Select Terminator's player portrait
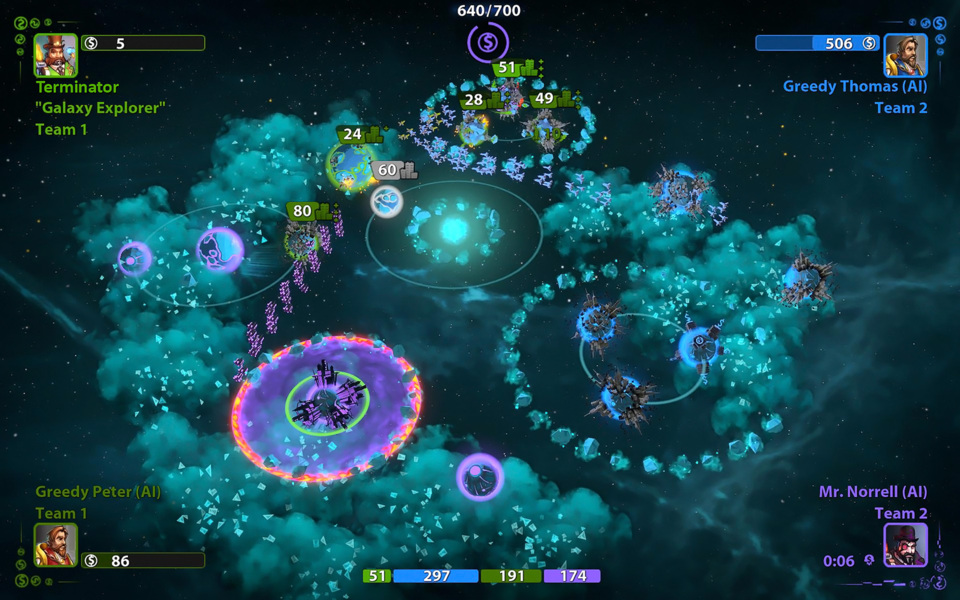This screenshot has height=600, width=960. pos(56,55)
